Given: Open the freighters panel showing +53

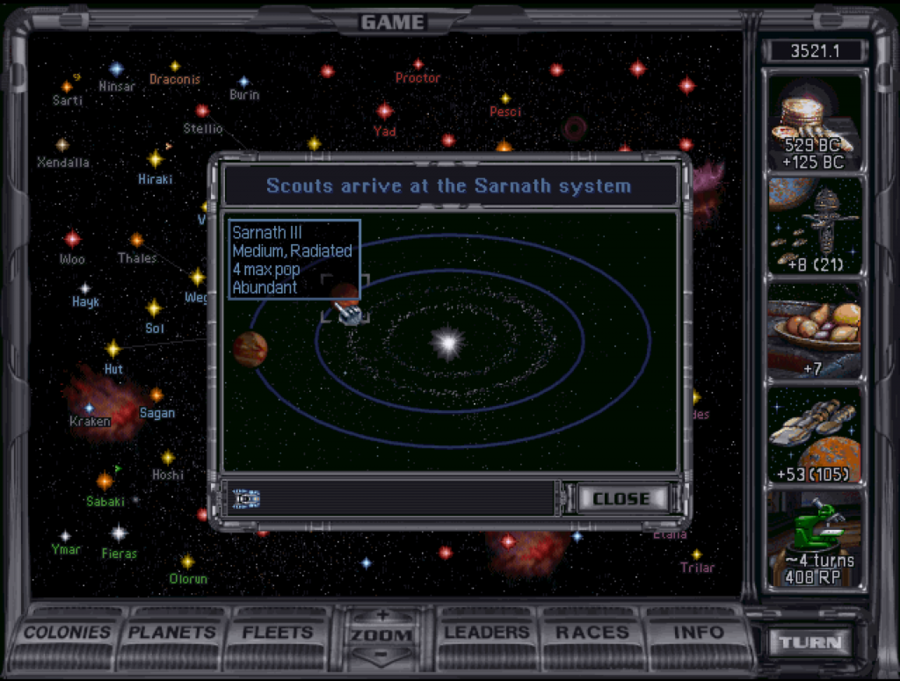Looking at the screenshot, I should tap(813, 436).
